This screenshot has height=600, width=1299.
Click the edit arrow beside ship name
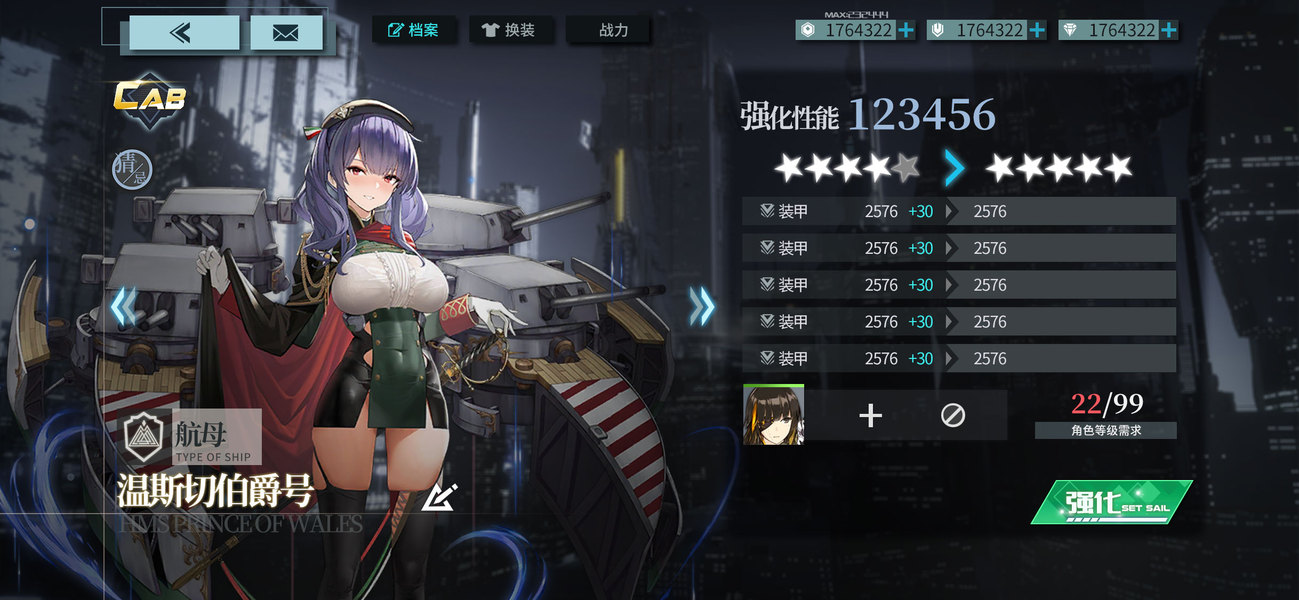(439, 495)
